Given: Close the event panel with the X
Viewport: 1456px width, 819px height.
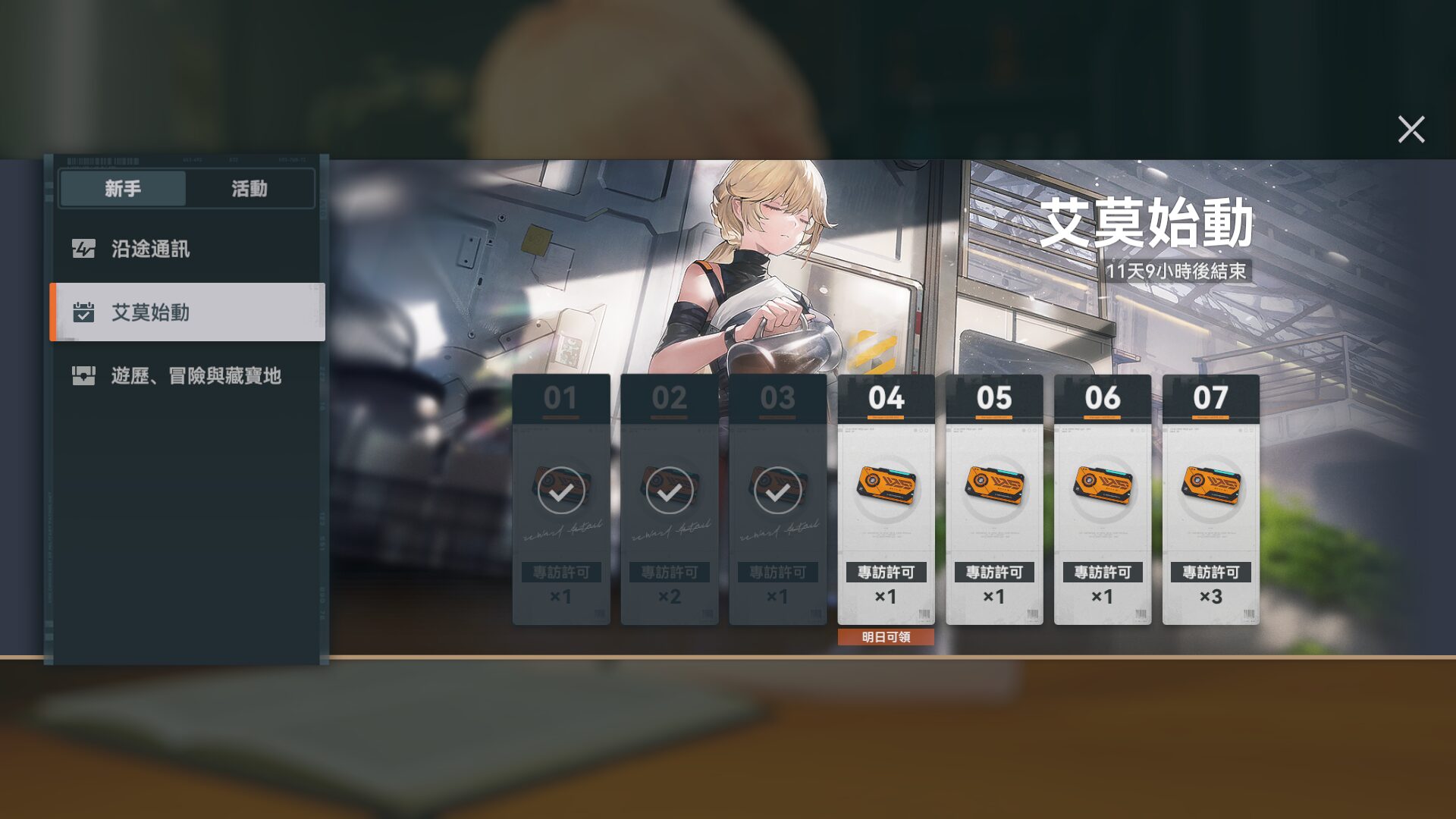Looking at the screenshot, I should (1410, 130).
